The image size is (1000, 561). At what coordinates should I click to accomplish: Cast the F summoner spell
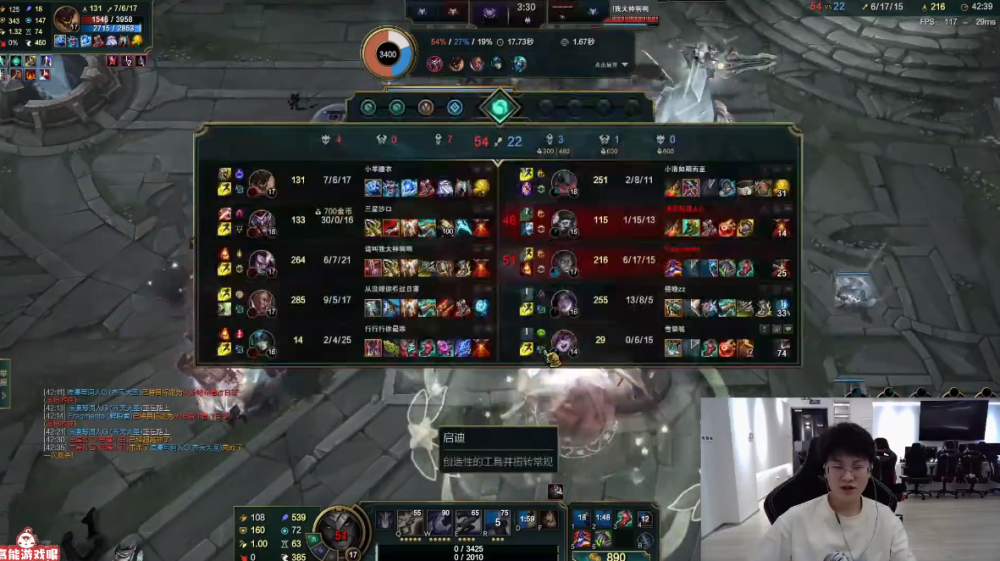549,520
